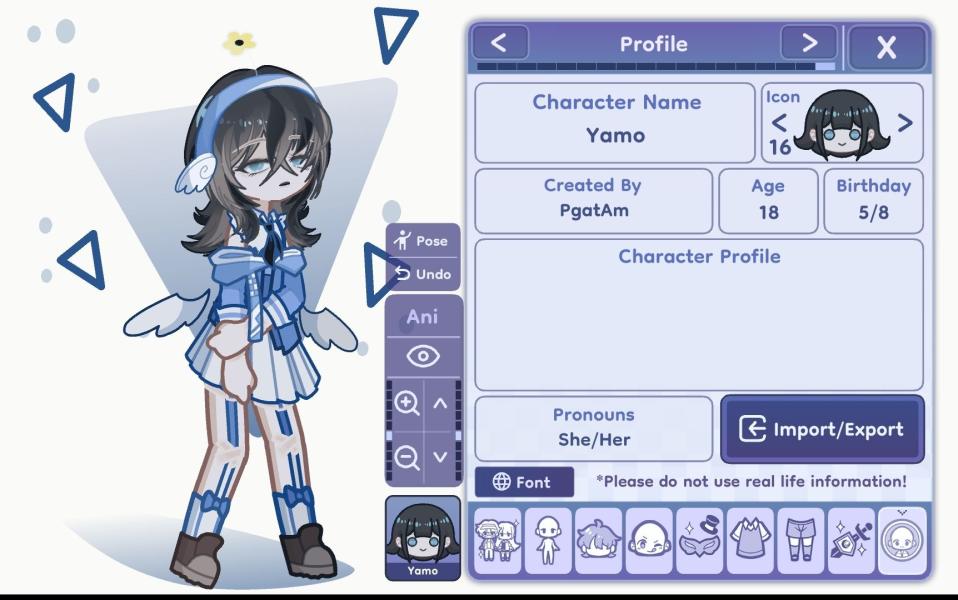The width and height of the screenshot is (958, 600).
Task: Select the next profile icon arrow
Action: pyautogui.click(x=904, y=123)
